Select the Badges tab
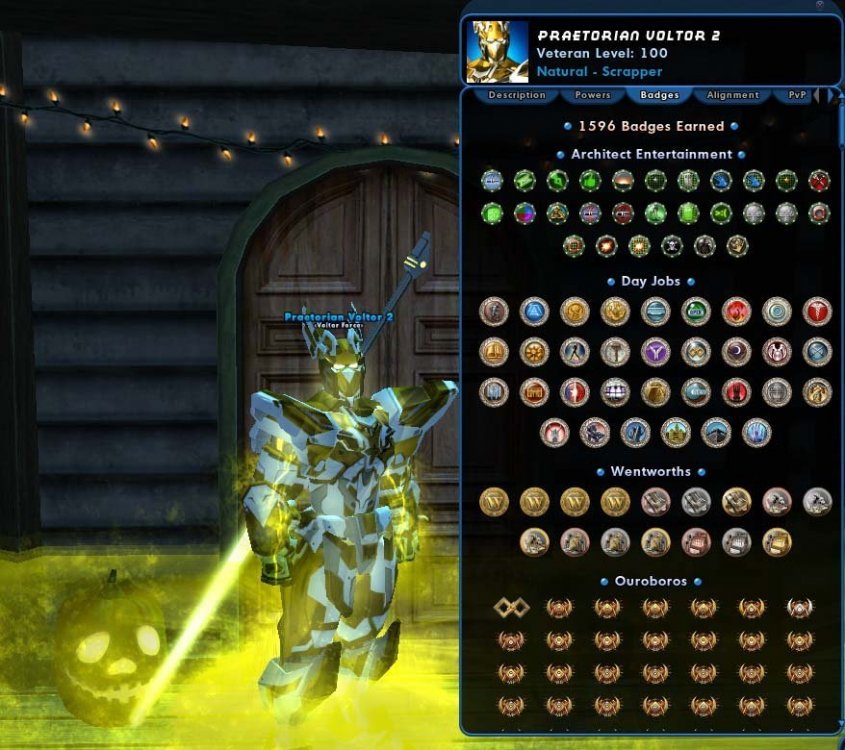Image resolution: width=845 pixels, height=750 pixels. [659, 95]
